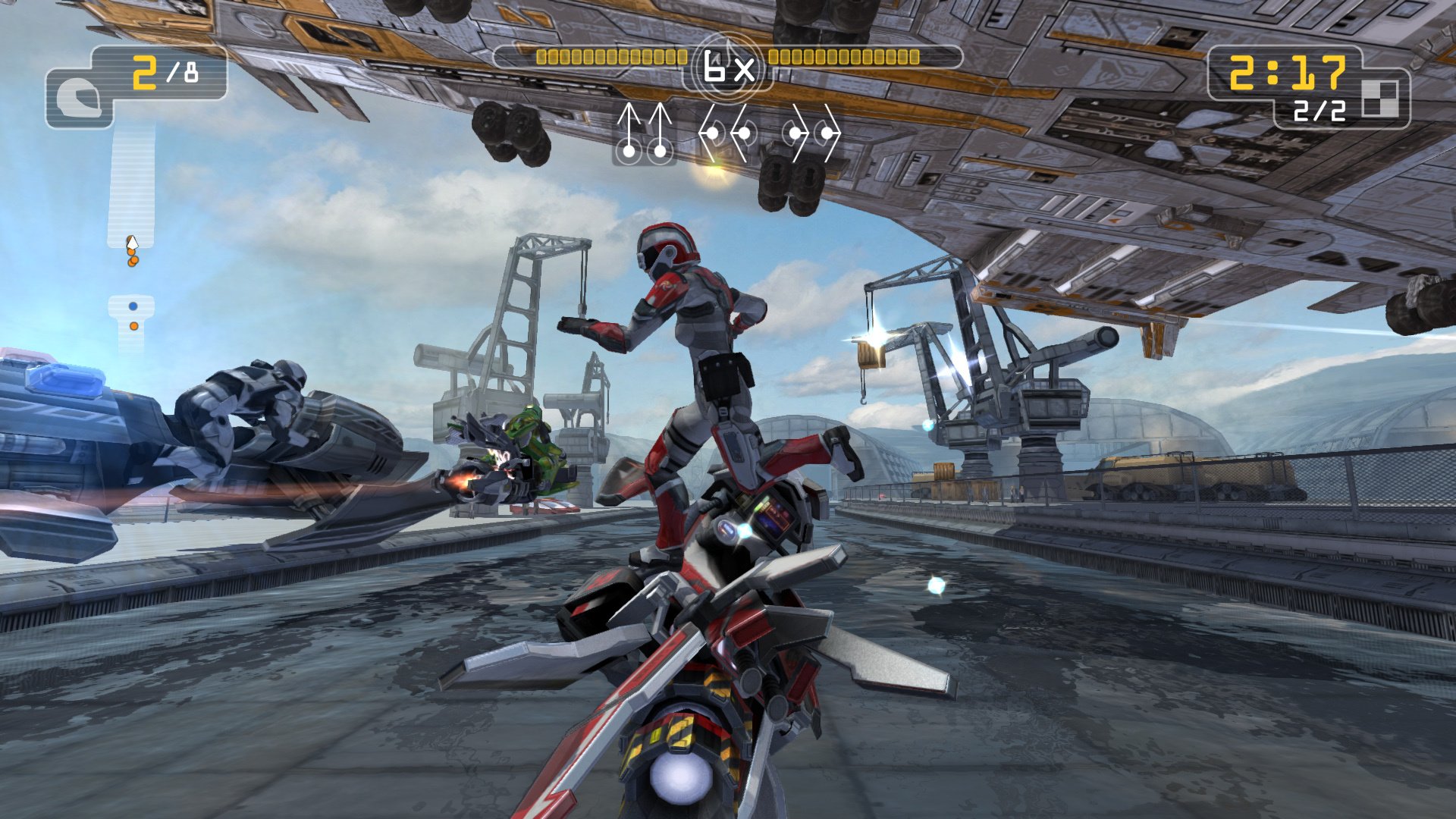Click the stunt gesture hint panel
Screen dimensions: 1456x819
pos(724,136)
